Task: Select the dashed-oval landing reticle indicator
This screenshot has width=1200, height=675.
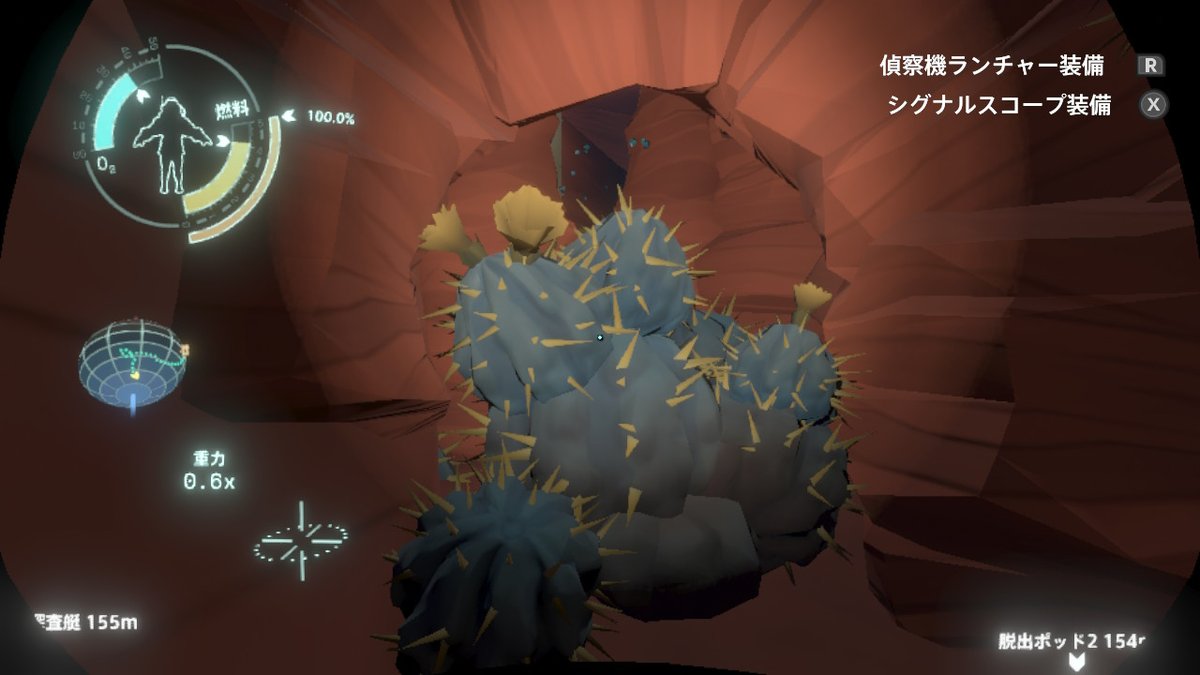Action: point(300,541)
